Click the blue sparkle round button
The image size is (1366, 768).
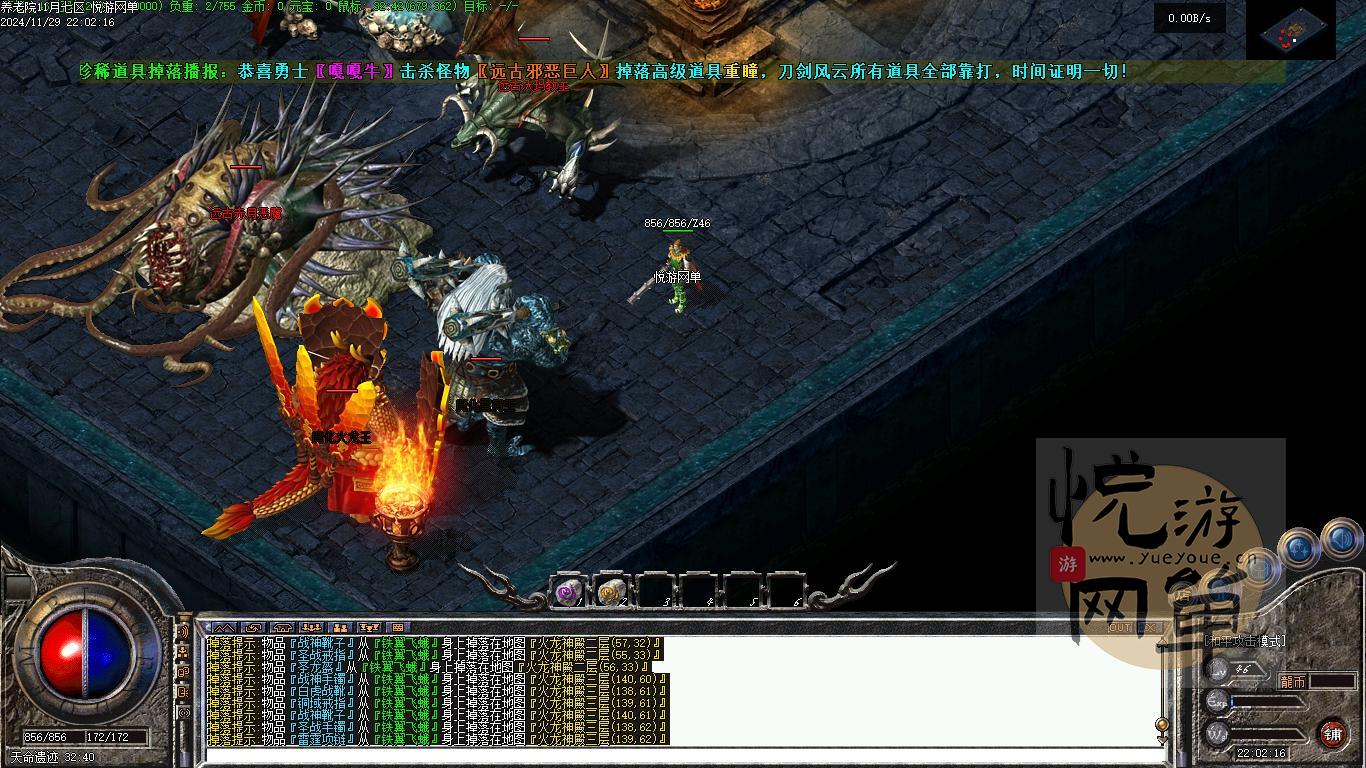pyautogui.click(x=1297, y=547)
